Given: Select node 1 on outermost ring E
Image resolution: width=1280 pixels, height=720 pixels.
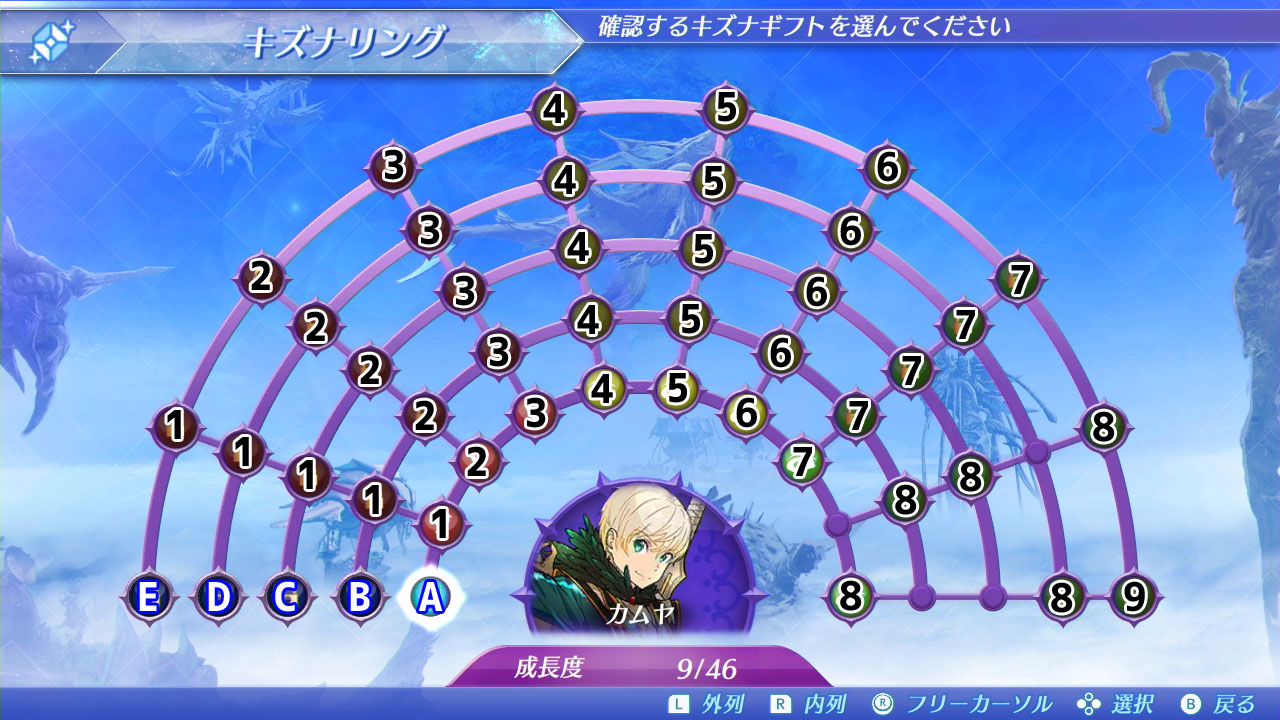Looking at the screenshot, I should [x=176, y=427].
